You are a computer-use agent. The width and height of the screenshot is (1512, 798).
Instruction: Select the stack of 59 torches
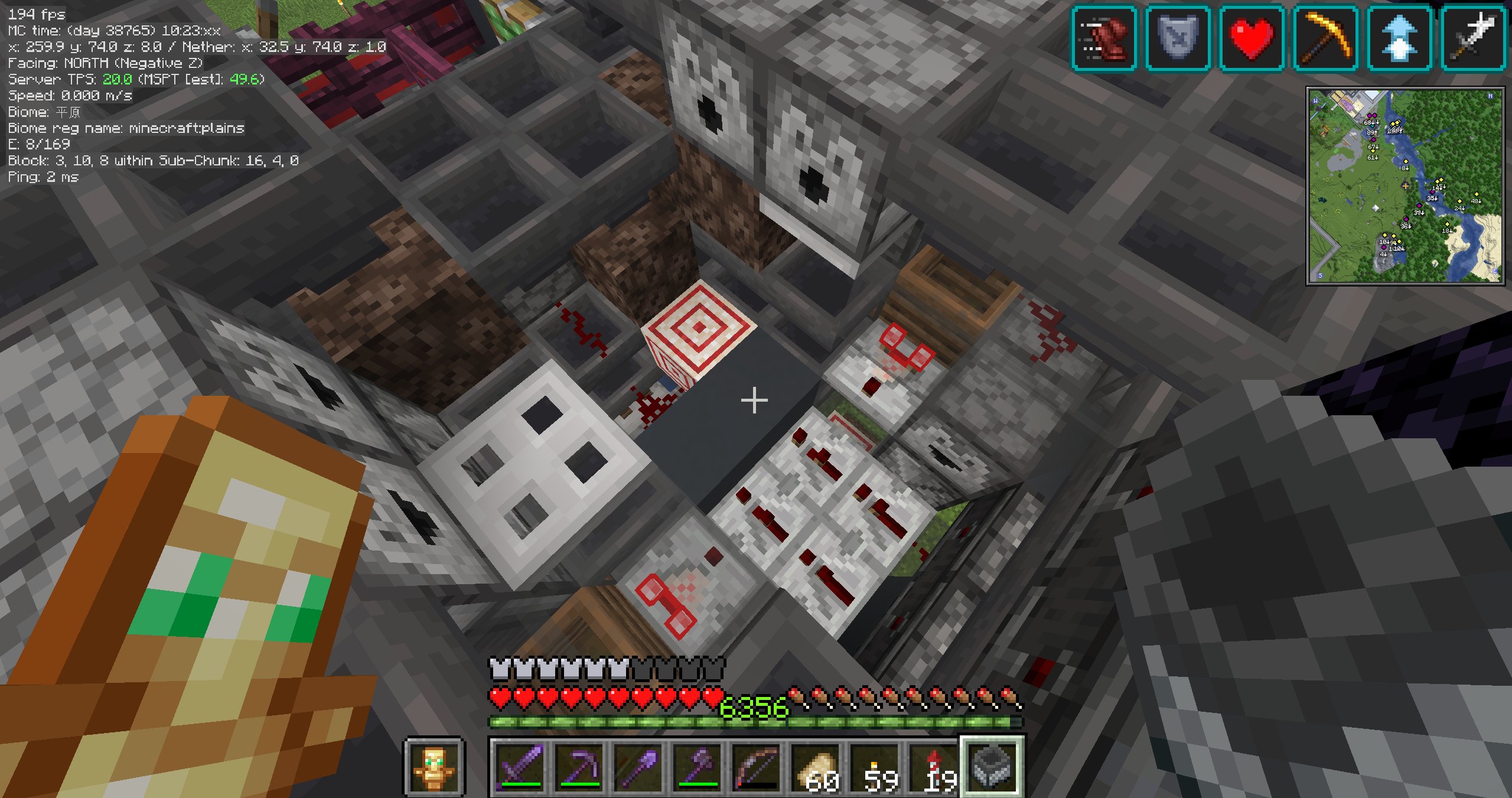[874, 766]
